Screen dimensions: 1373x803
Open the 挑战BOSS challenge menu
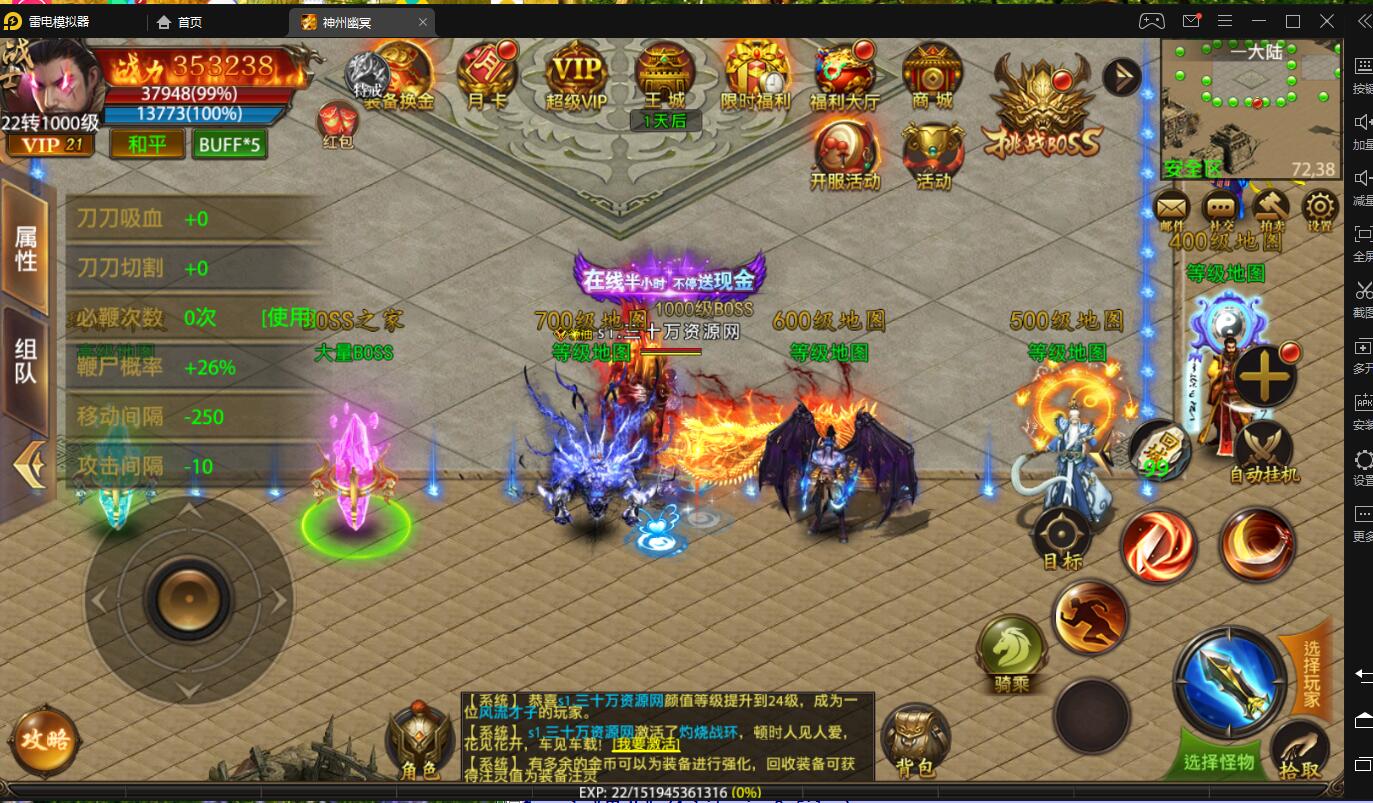pos(1041,108)
